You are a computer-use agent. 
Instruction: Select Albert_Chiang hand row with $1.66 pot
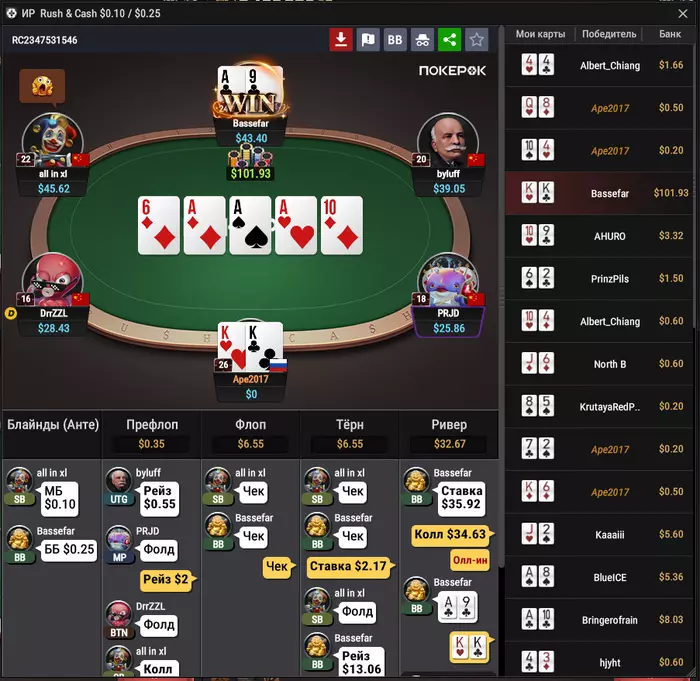[602, 66]
